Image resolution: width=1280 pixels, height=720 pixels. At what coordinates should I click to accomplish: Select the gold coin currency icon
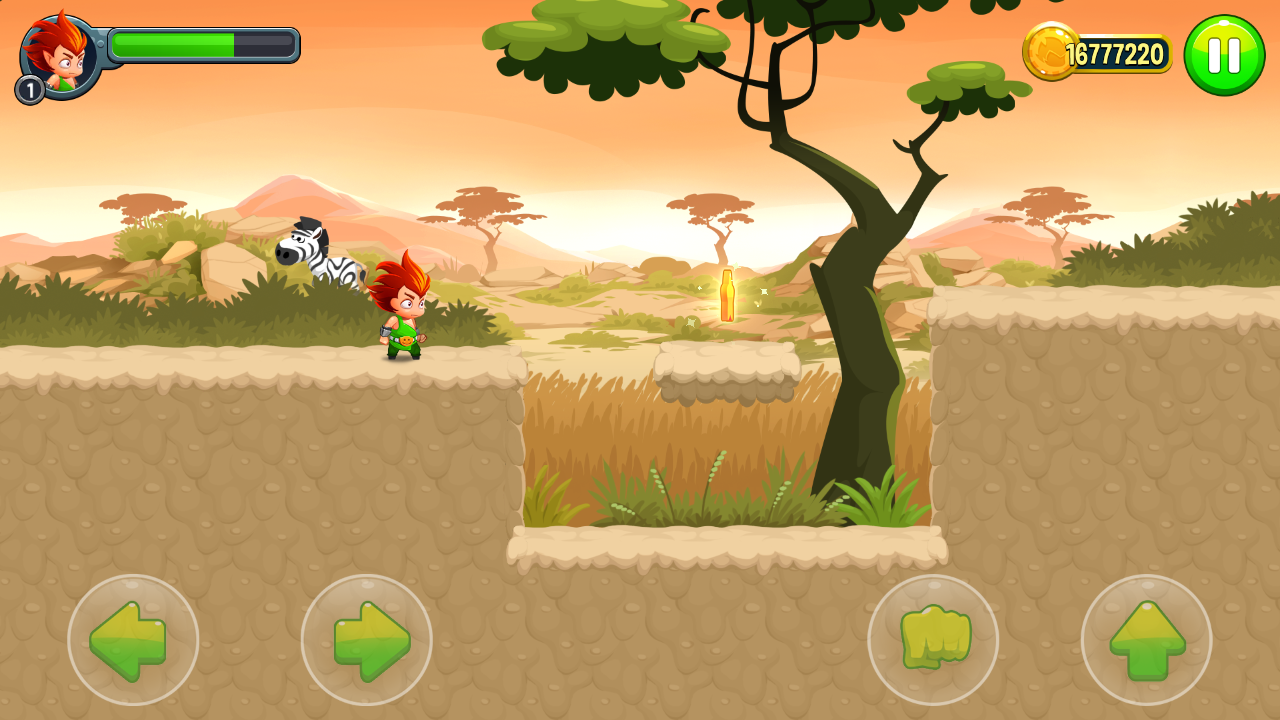[x=1050, y=52]
